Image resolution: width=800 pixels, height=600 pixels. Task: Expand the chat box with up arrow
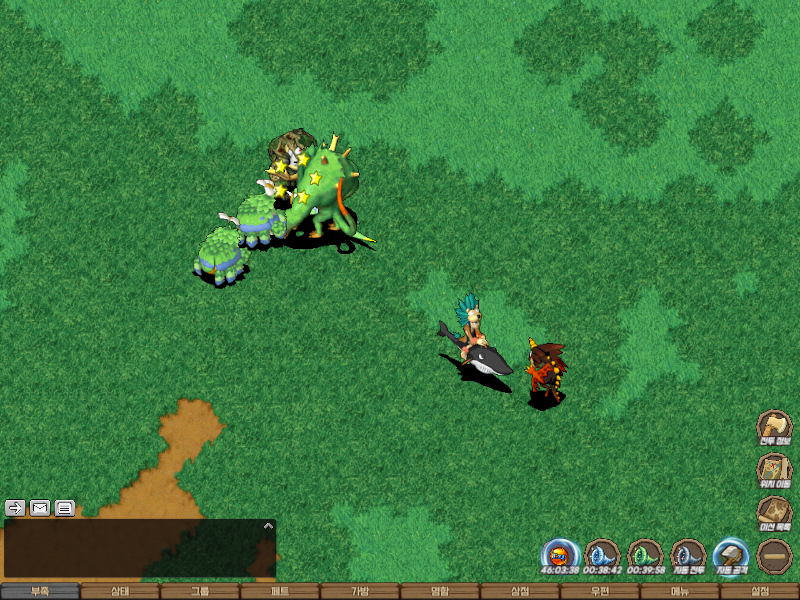point(267,525)
